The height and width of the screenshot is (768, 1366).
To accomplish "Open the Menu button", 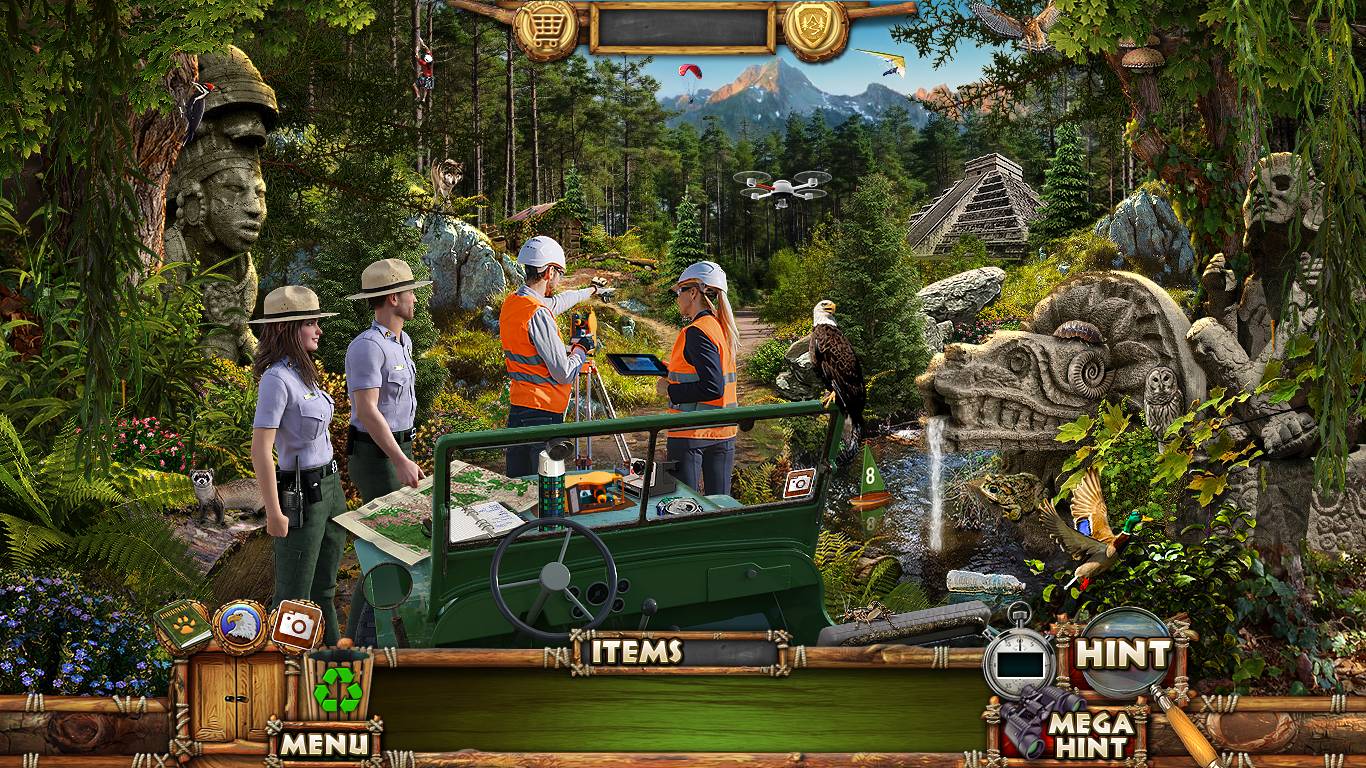I will tap(323, 743).
